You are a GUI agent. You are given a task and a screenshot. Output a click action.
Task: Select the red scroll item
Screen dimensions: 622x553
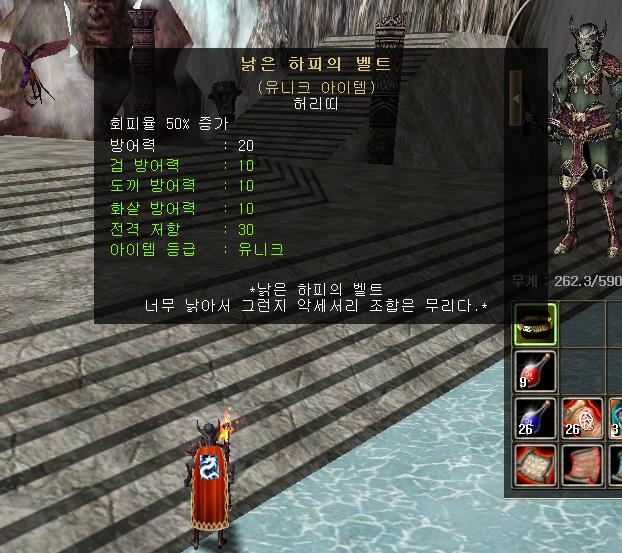point(535,465)
